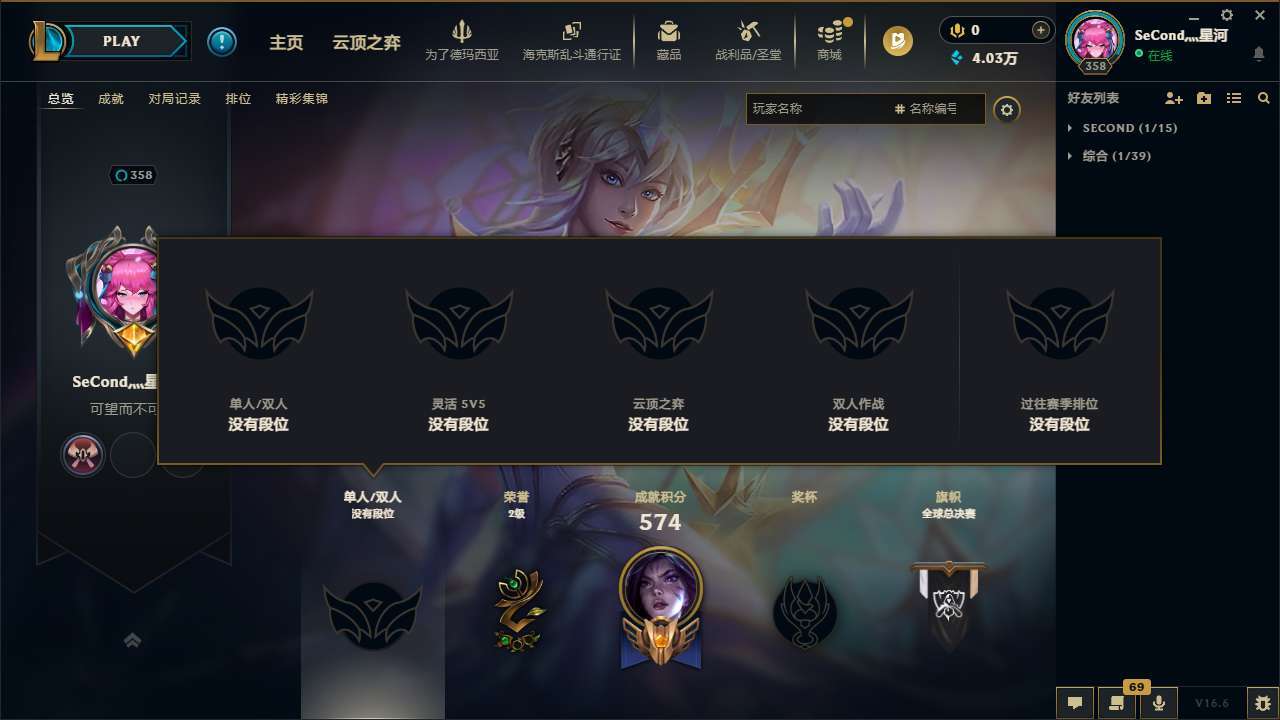Viewport: 1280px width, 720px height.
Task: Click the add friend icon
Action: (x=1170, y=98)
